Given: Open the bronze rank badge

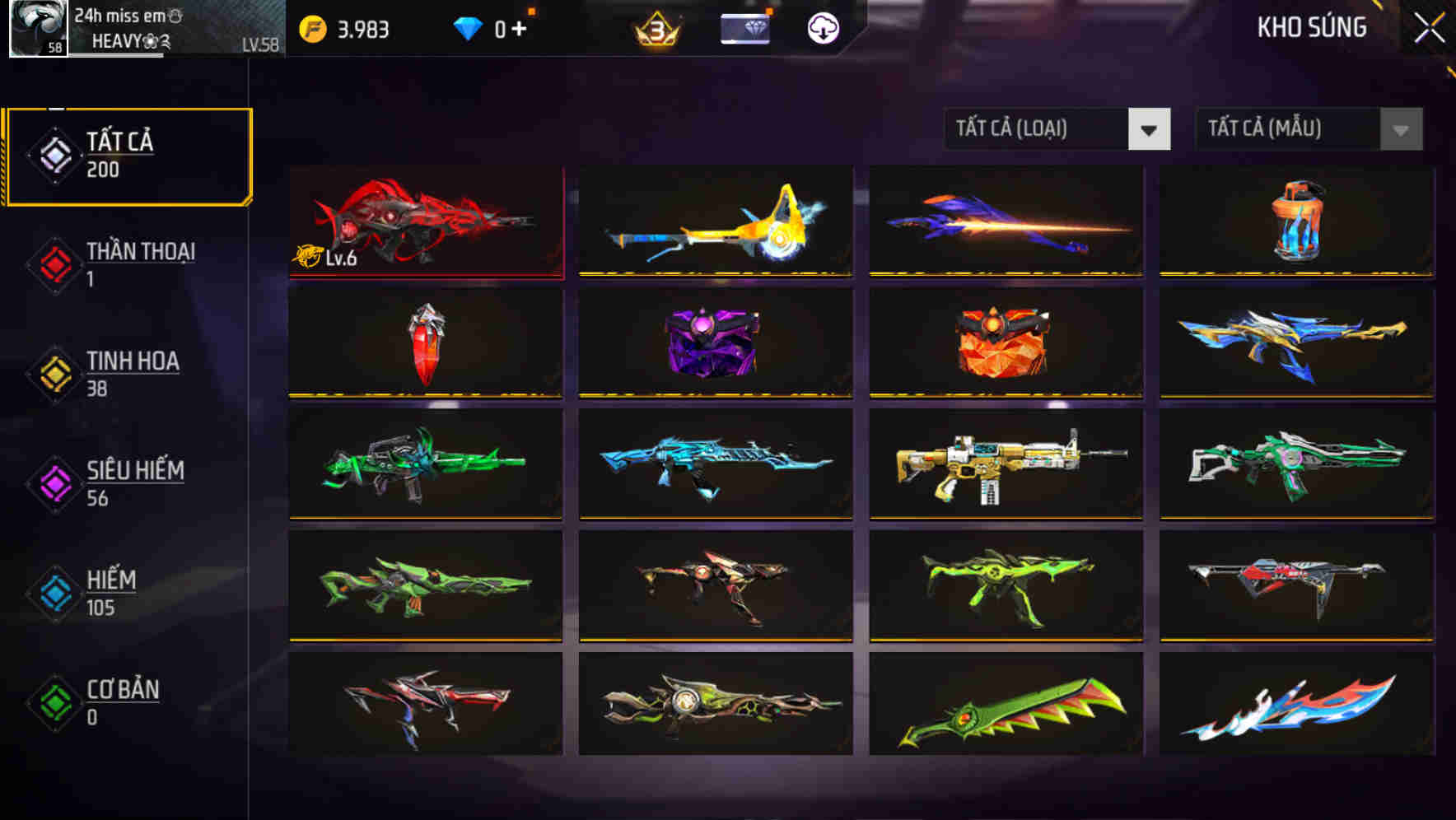Looking at the screenshot, I should [x=655, y=26].
